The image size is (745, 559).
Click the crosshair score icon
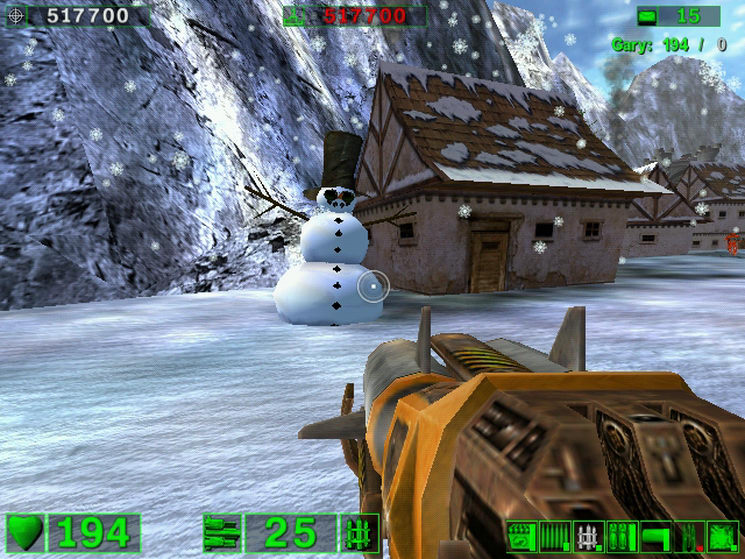(x=14, y=16)
